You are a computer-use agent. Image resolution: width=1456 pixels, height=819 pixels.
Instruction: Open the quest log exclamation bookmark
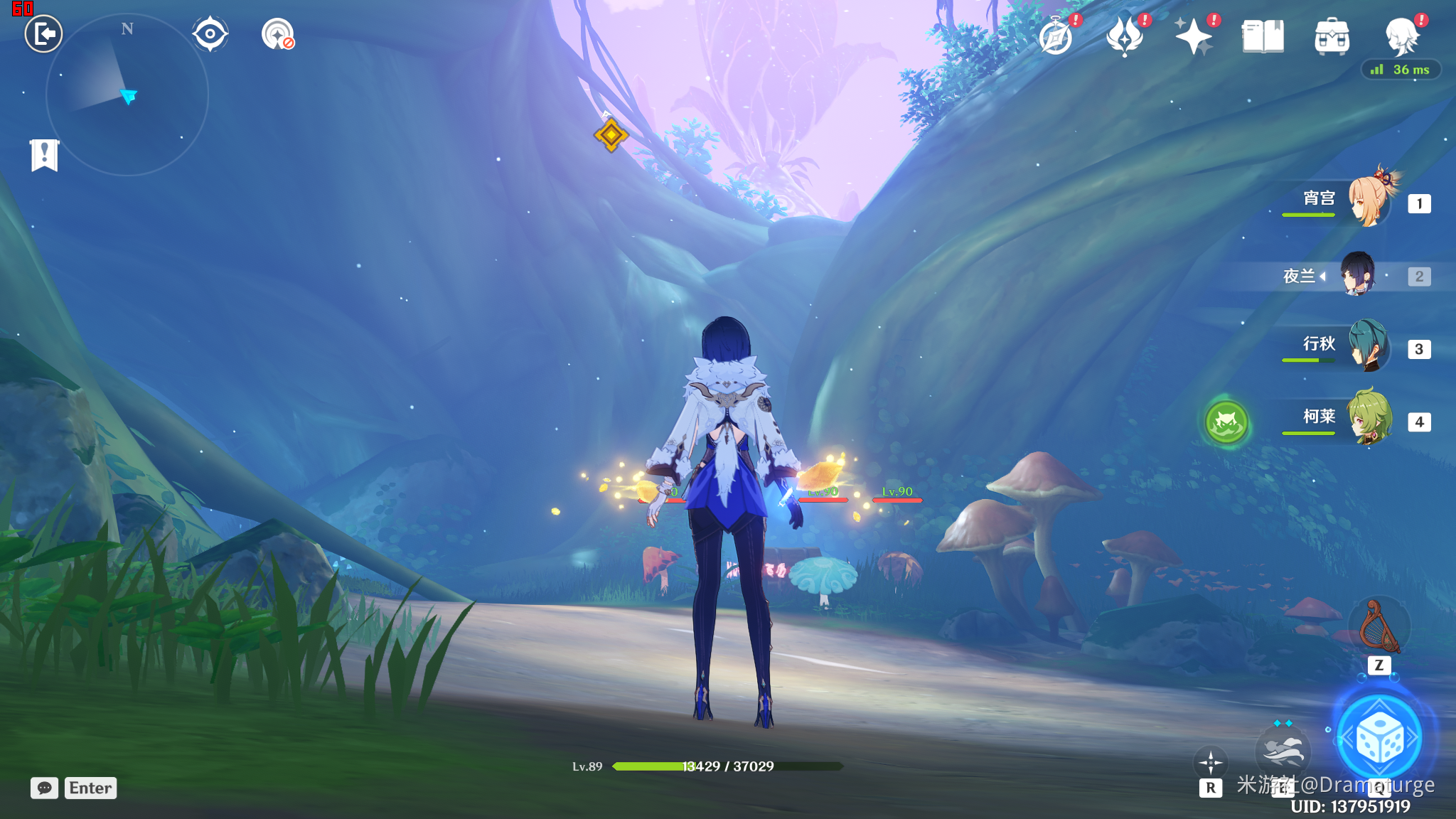coord(44,154)
